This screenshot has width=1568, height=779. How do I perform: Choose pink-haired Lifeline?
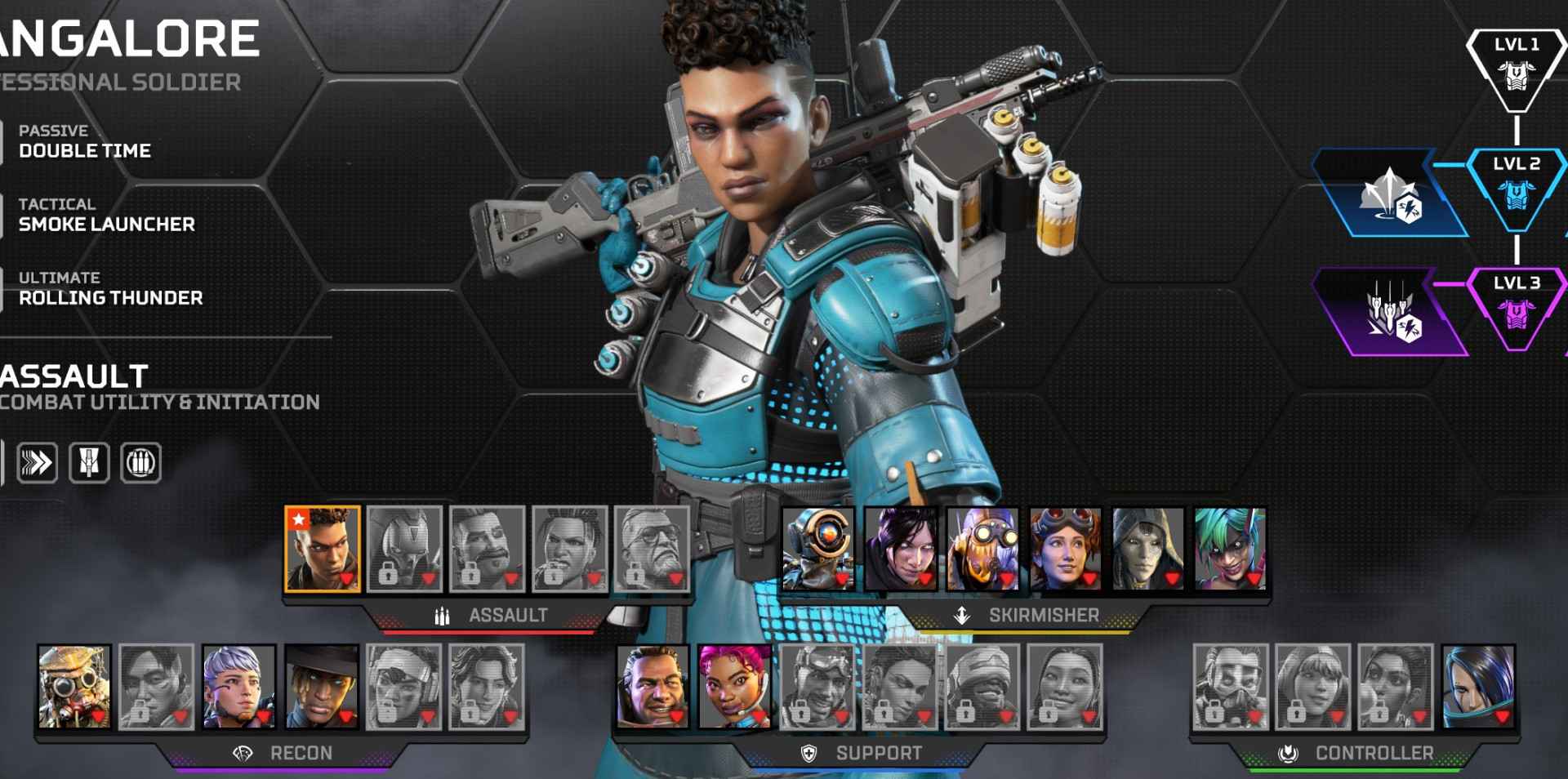coord(734,686)
